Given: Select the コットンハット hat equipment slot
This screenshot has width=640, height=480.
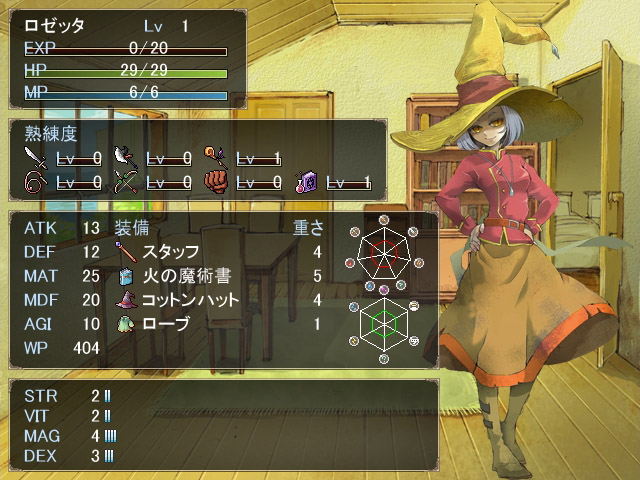Looking at the screenshot, I should click(x=190, y=300).
